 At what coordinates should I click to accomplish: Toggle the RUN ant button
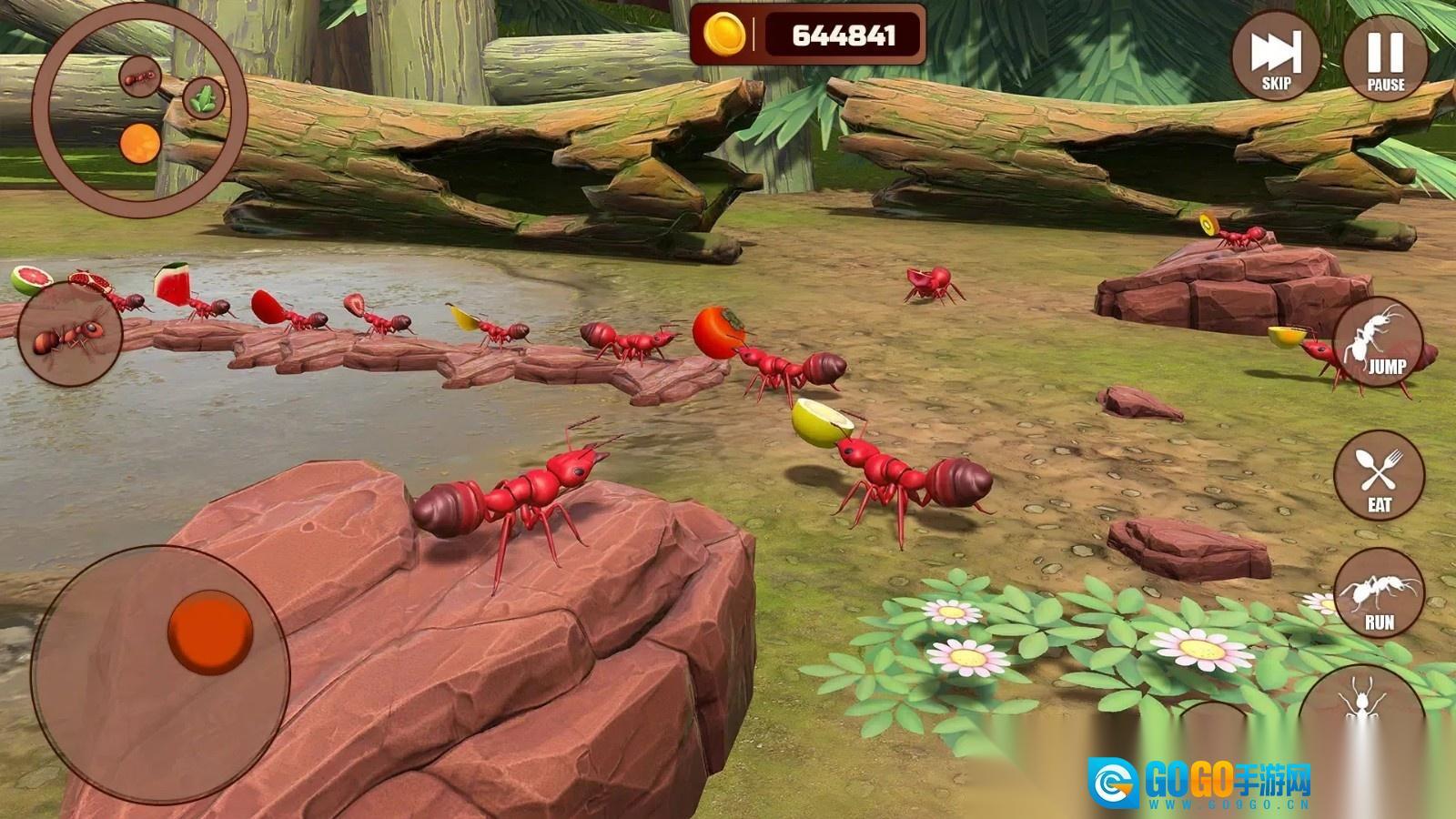1379,593
